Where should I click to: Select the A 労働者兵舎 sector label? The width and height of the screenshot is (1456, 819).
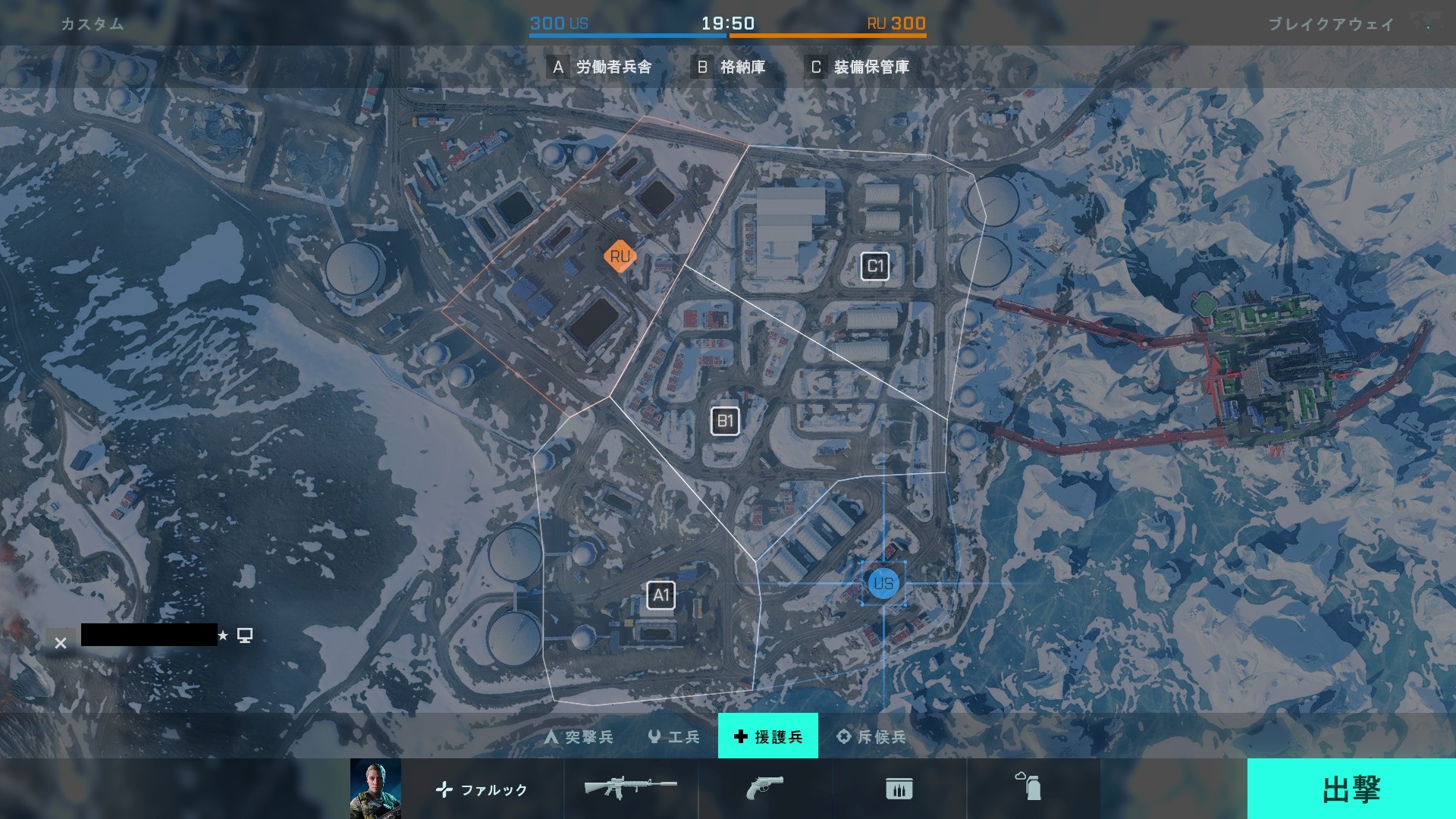(601, 67)
